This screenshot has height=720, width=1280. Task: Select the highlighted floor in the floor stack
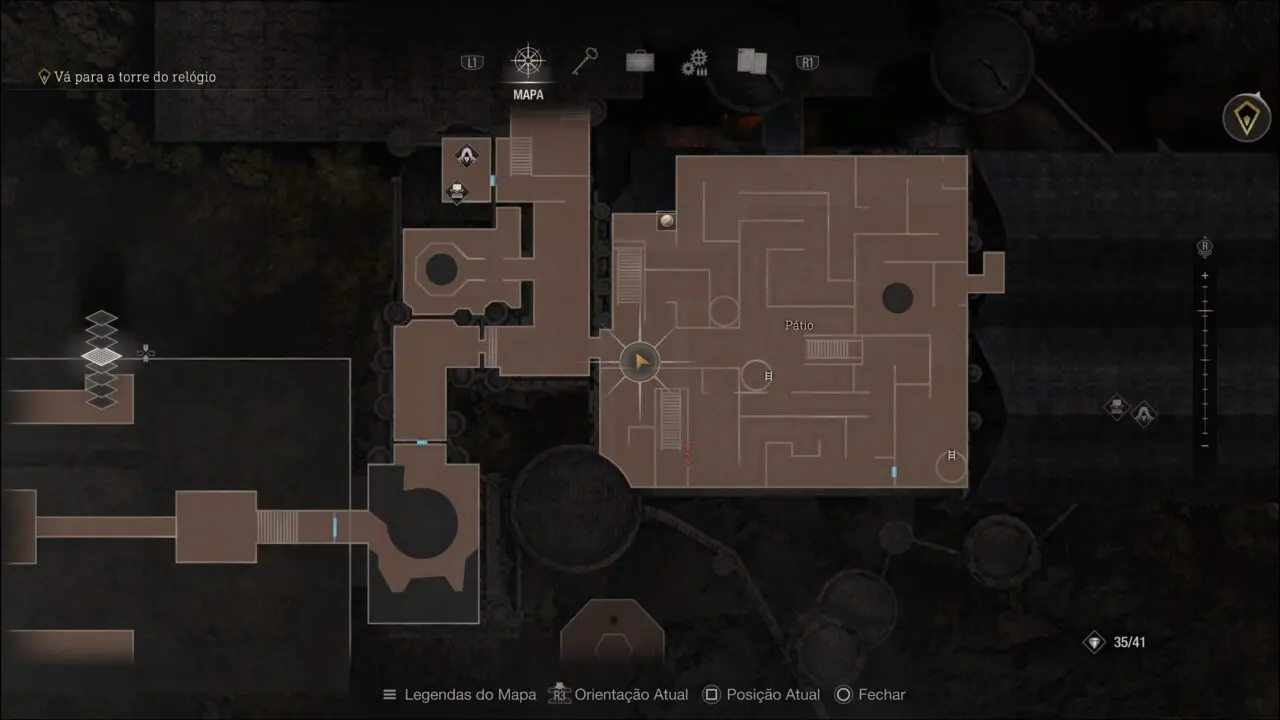click(x=101, y=355)
